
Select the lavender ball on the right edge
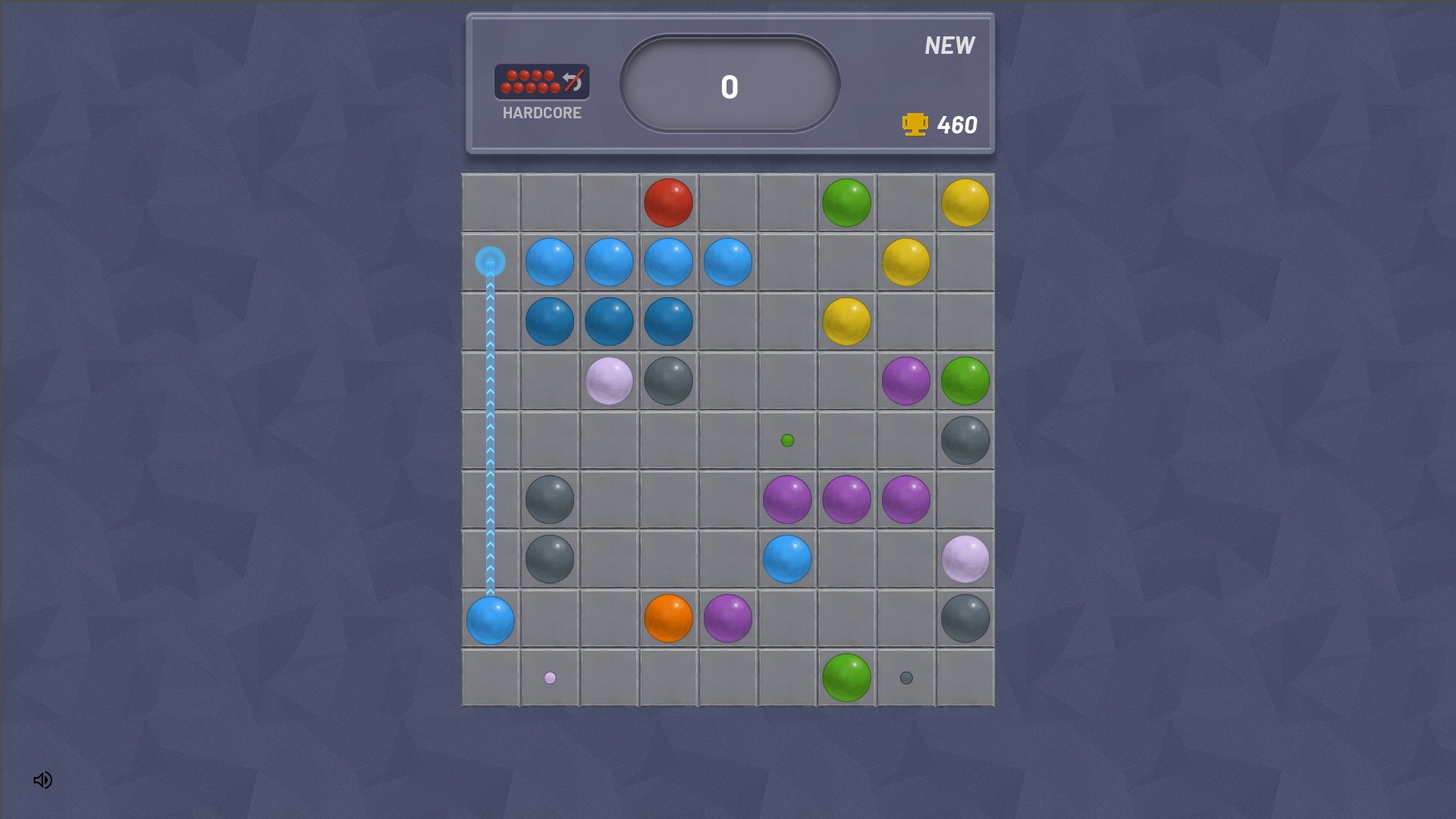pos(965,560)
